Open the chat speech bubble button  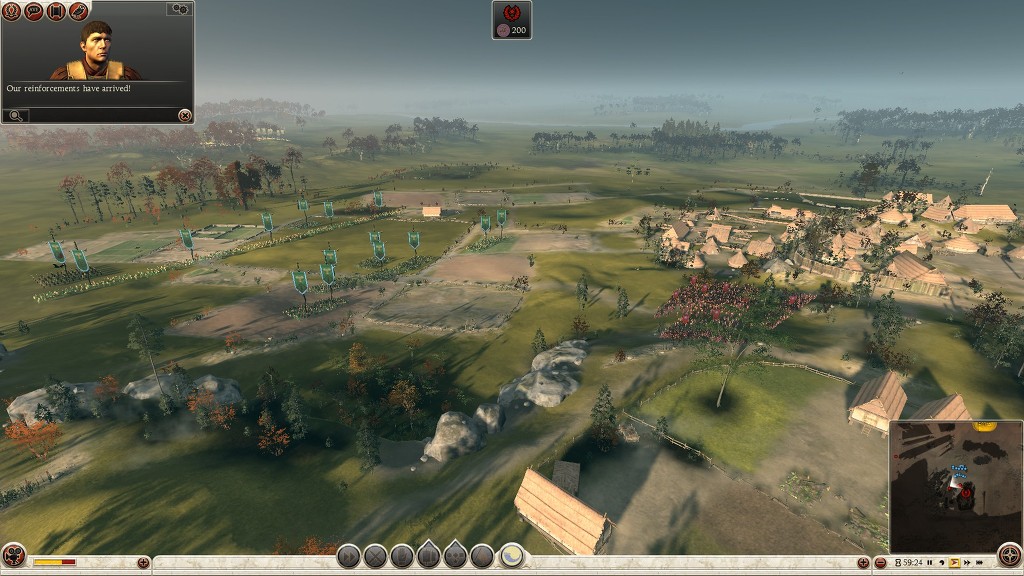[33, 11]
